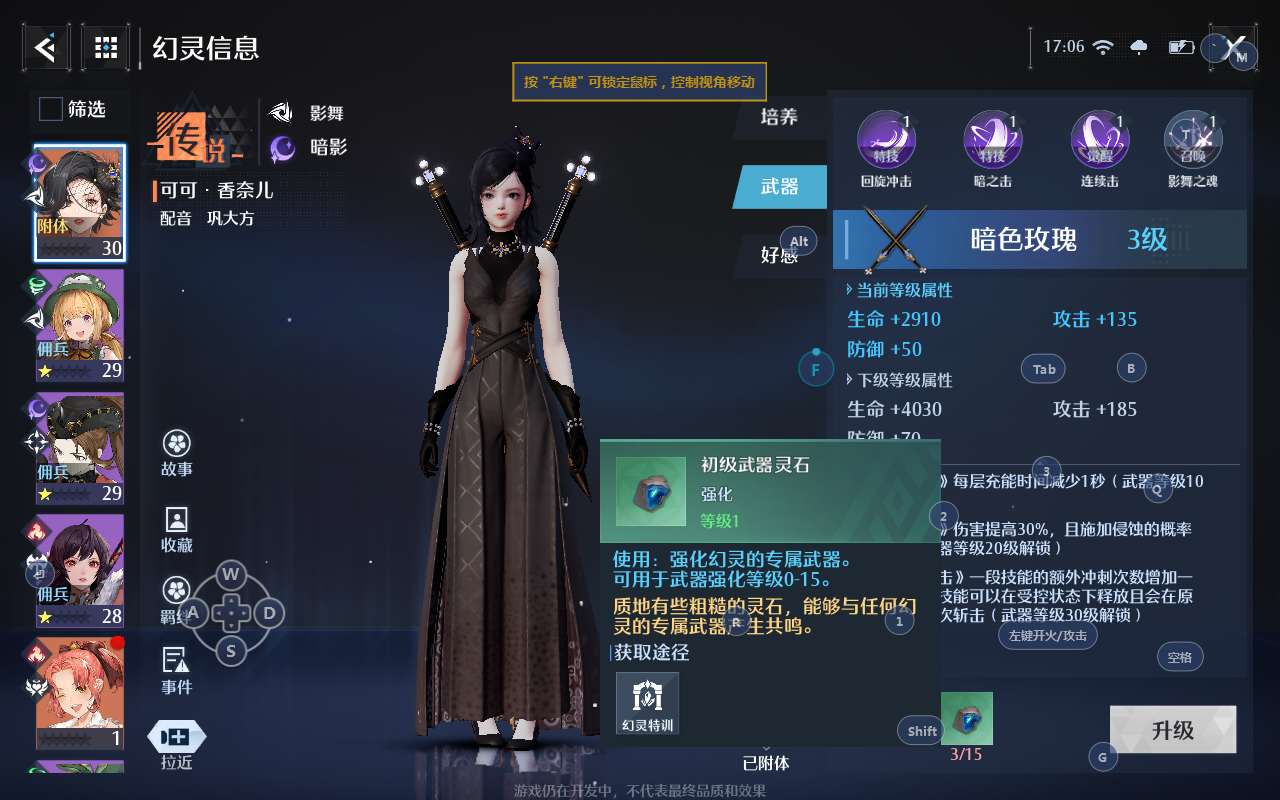Open the 故事 story button
The image size is (1280, 800).
(x=177, y=453)
